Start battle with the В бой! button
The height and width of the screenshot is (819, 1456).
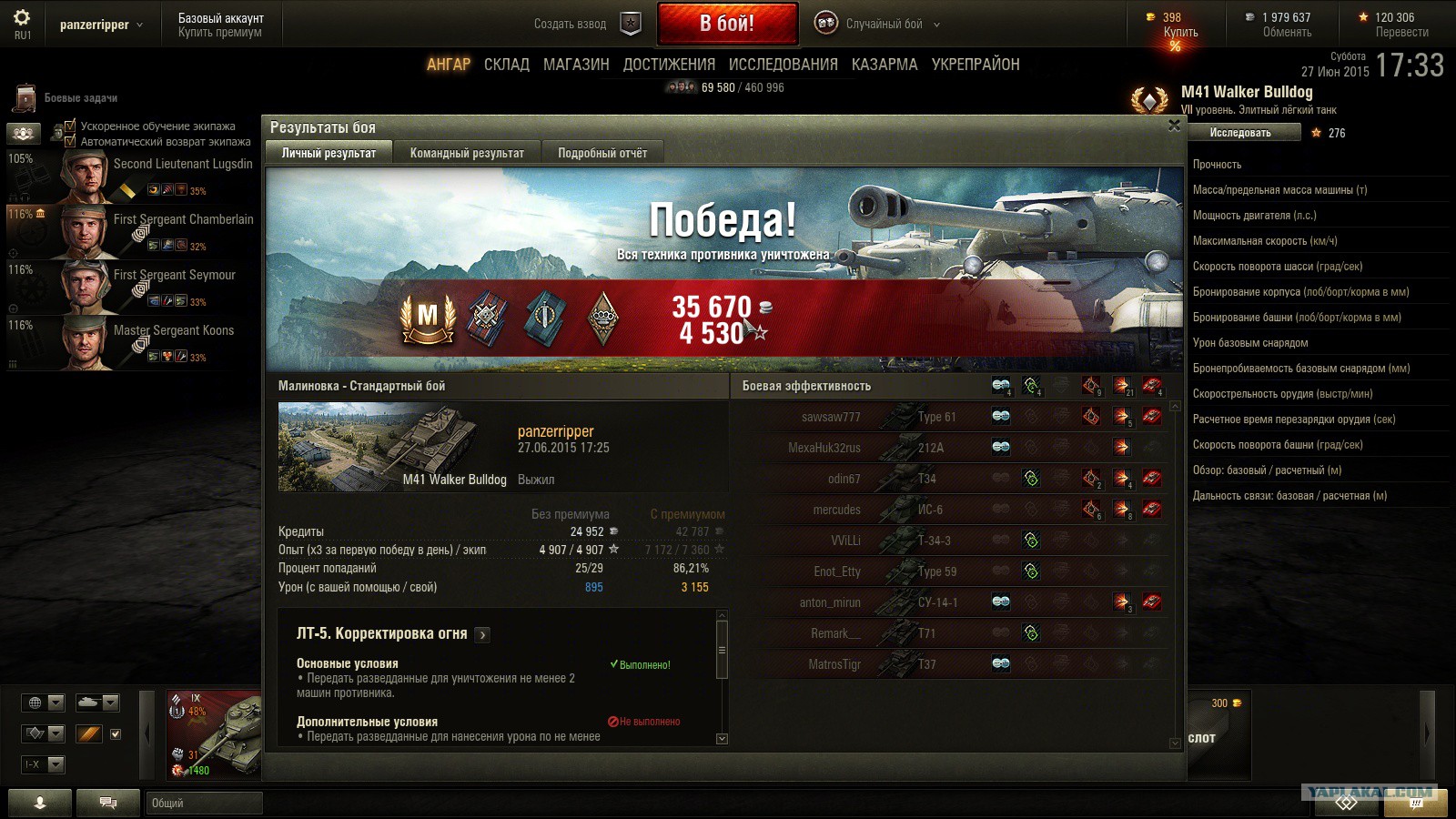(727, 24)
